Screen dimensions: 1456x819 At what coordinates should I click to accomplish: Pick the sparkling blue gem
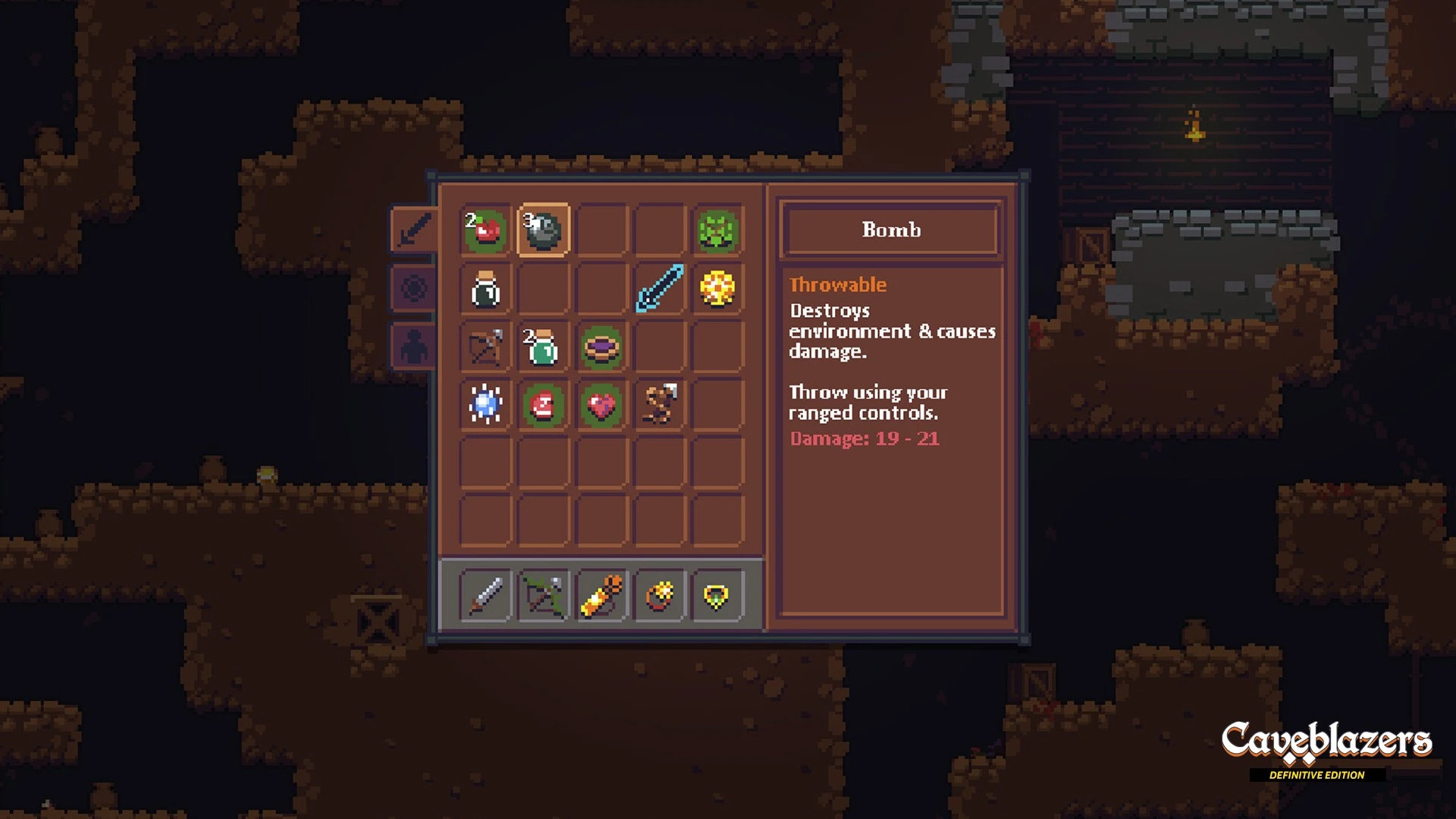pyautogui.click(x=485, y=405)
